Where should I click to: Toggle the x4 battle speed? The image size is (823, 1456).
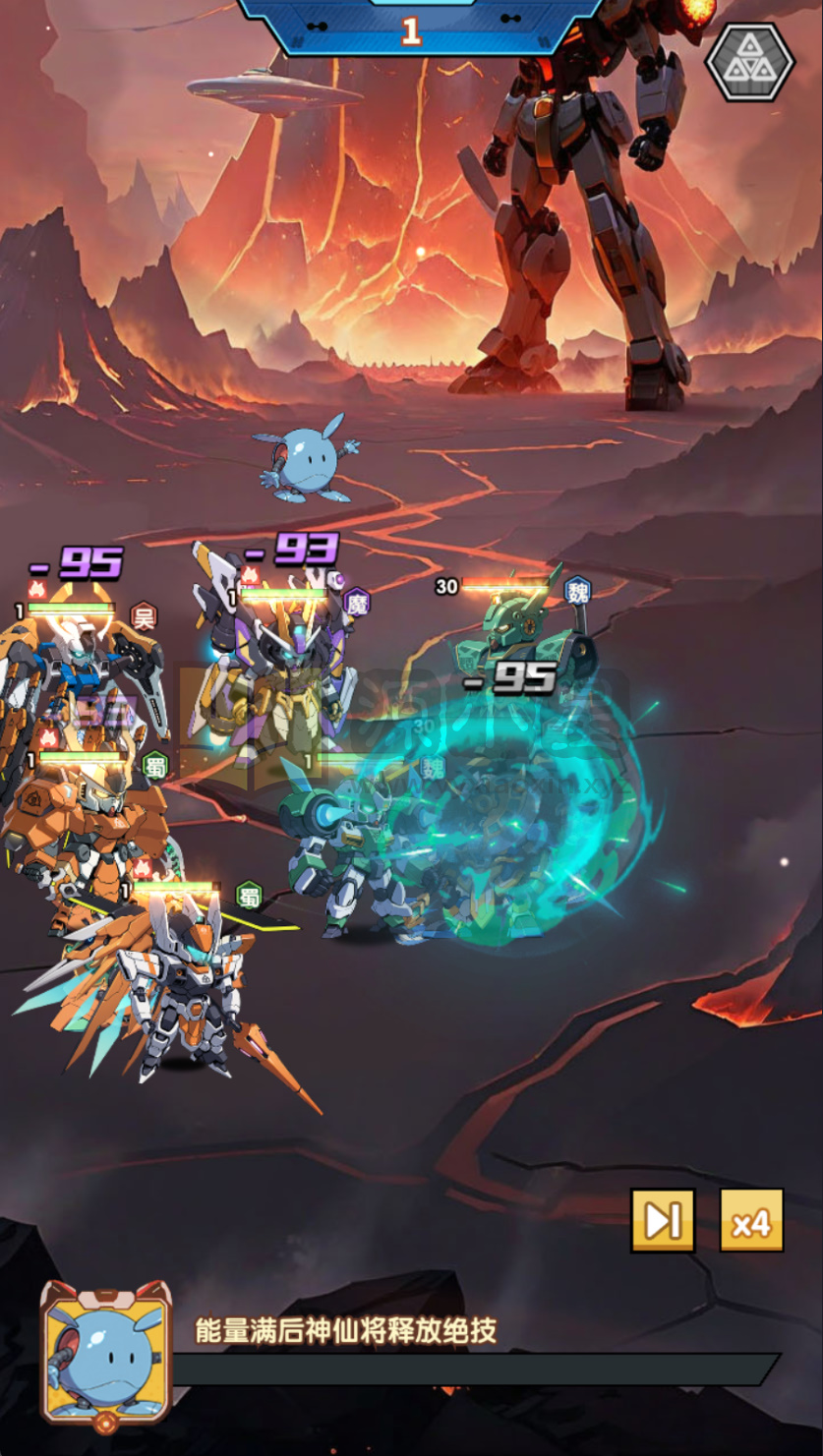751,1220
